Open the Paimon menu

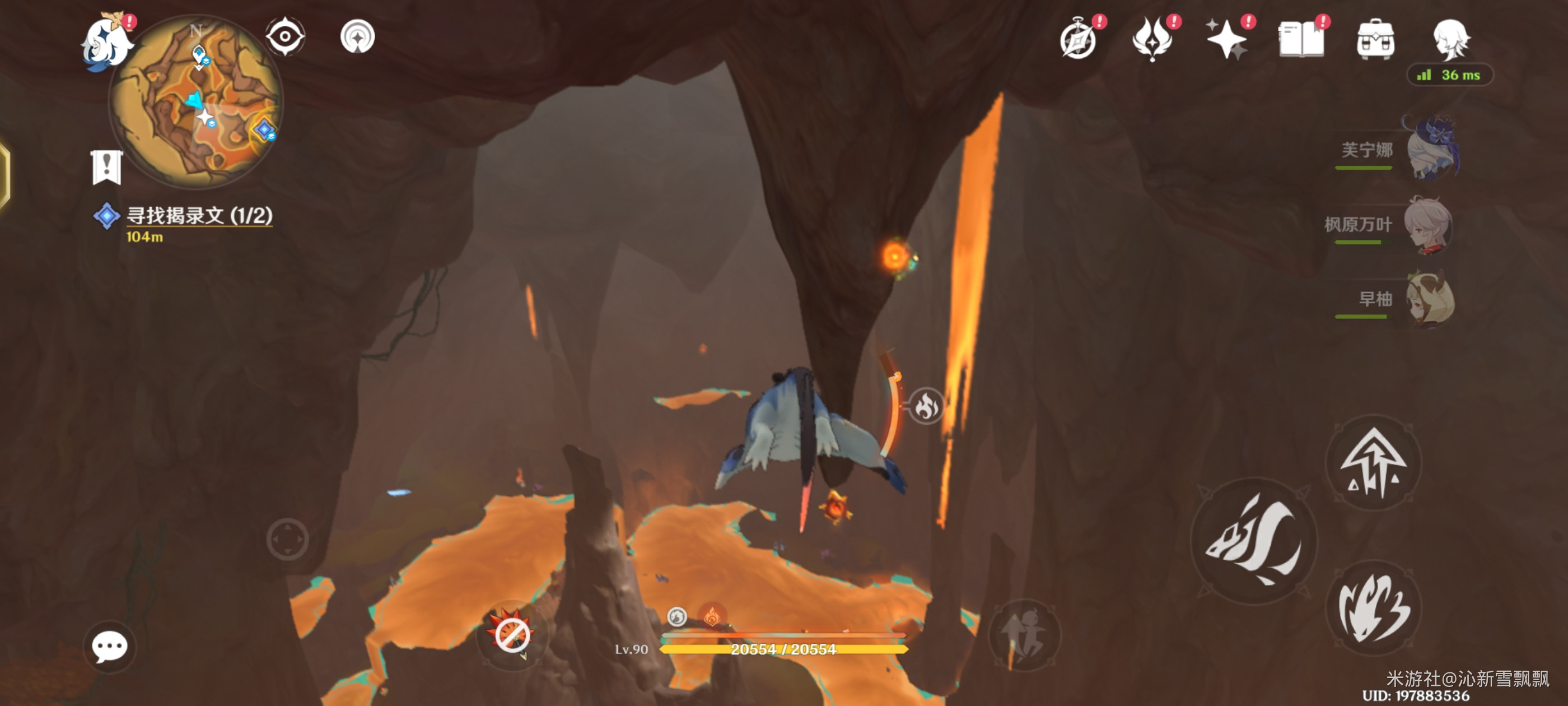click(107, 41)
